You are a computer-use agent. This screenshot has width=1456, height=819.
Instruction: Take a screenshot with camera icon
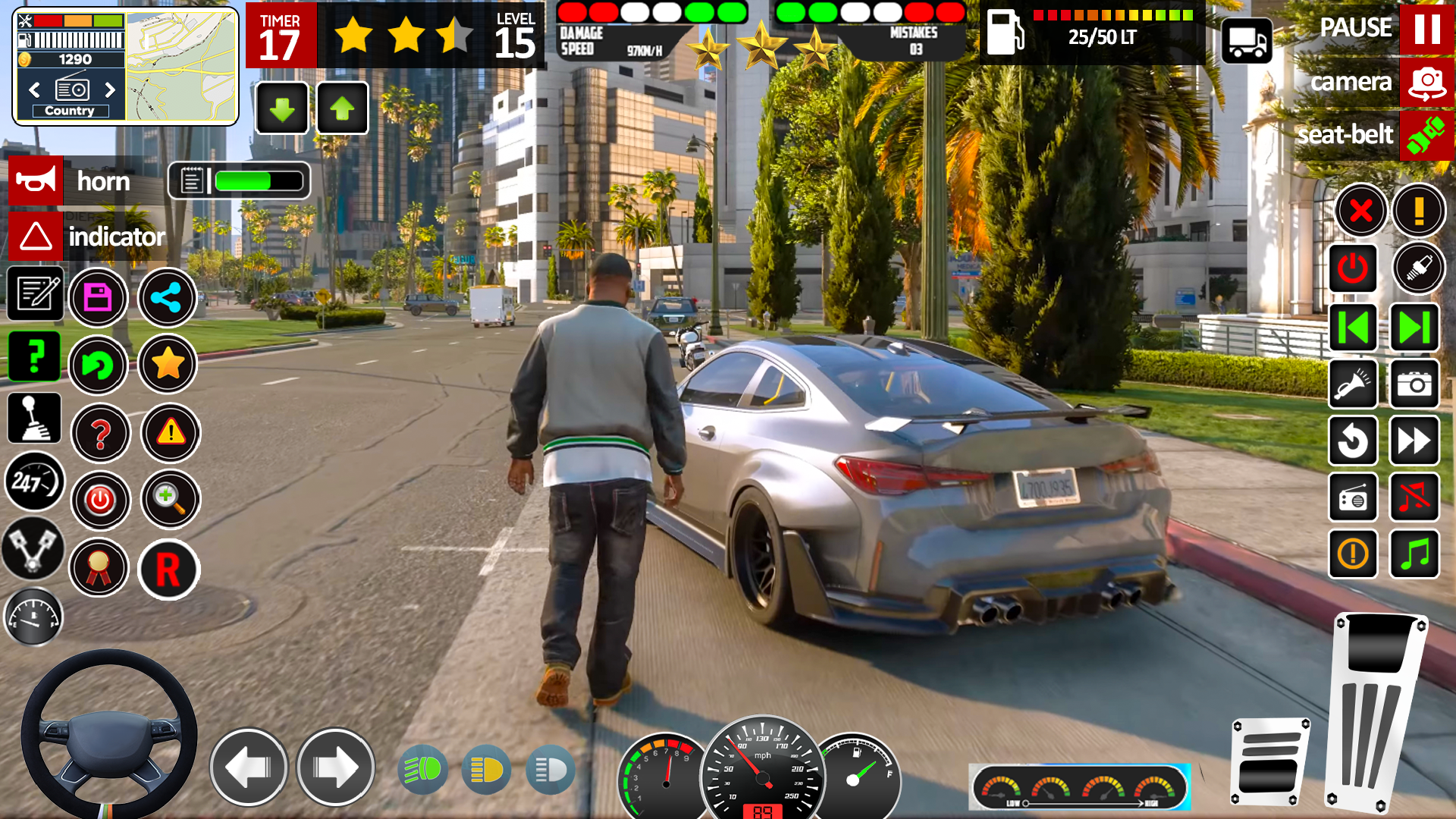coord(1414,384)
